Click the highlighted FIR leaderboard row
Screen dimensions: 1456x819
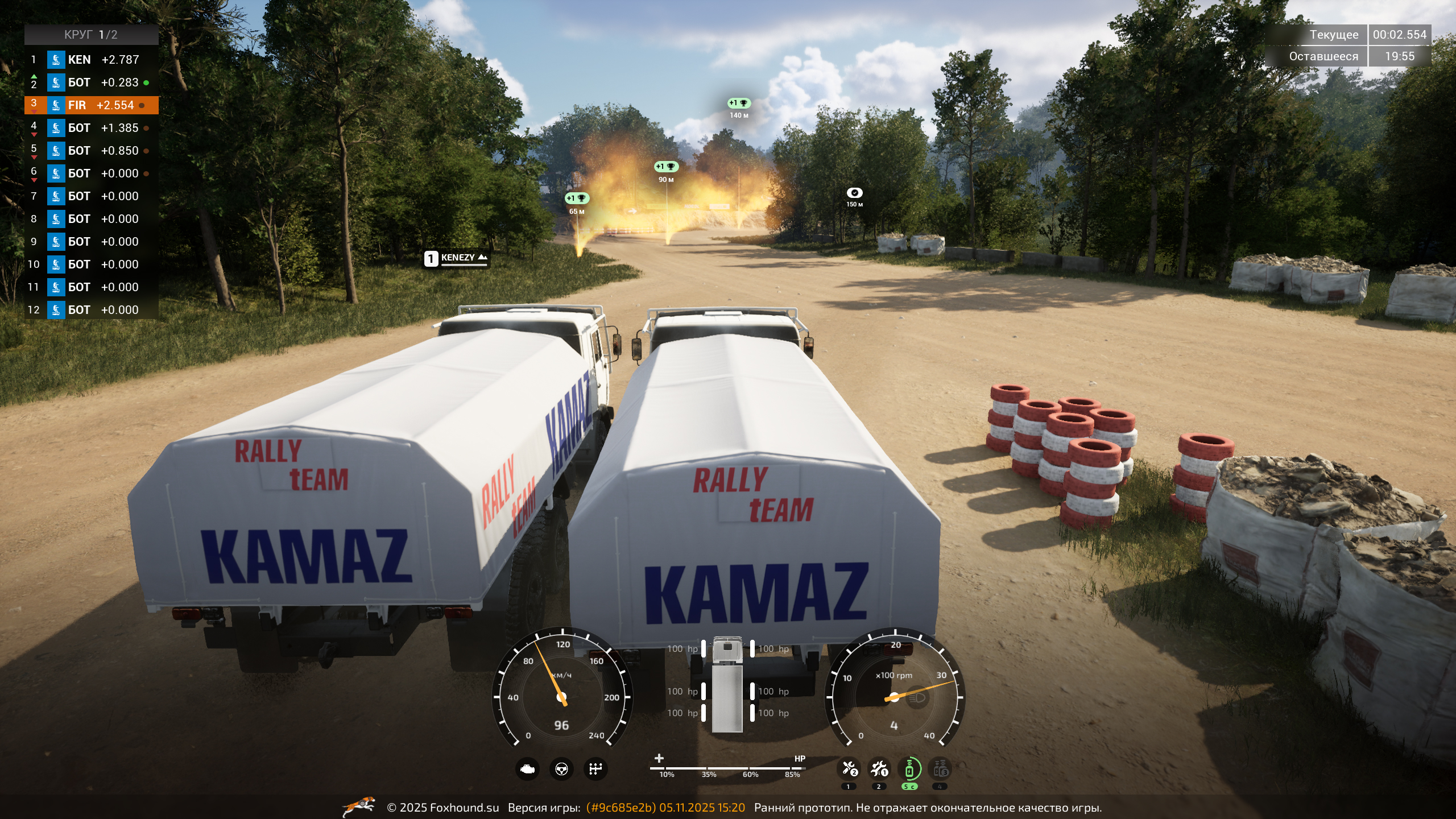click(x=91, y=105)
